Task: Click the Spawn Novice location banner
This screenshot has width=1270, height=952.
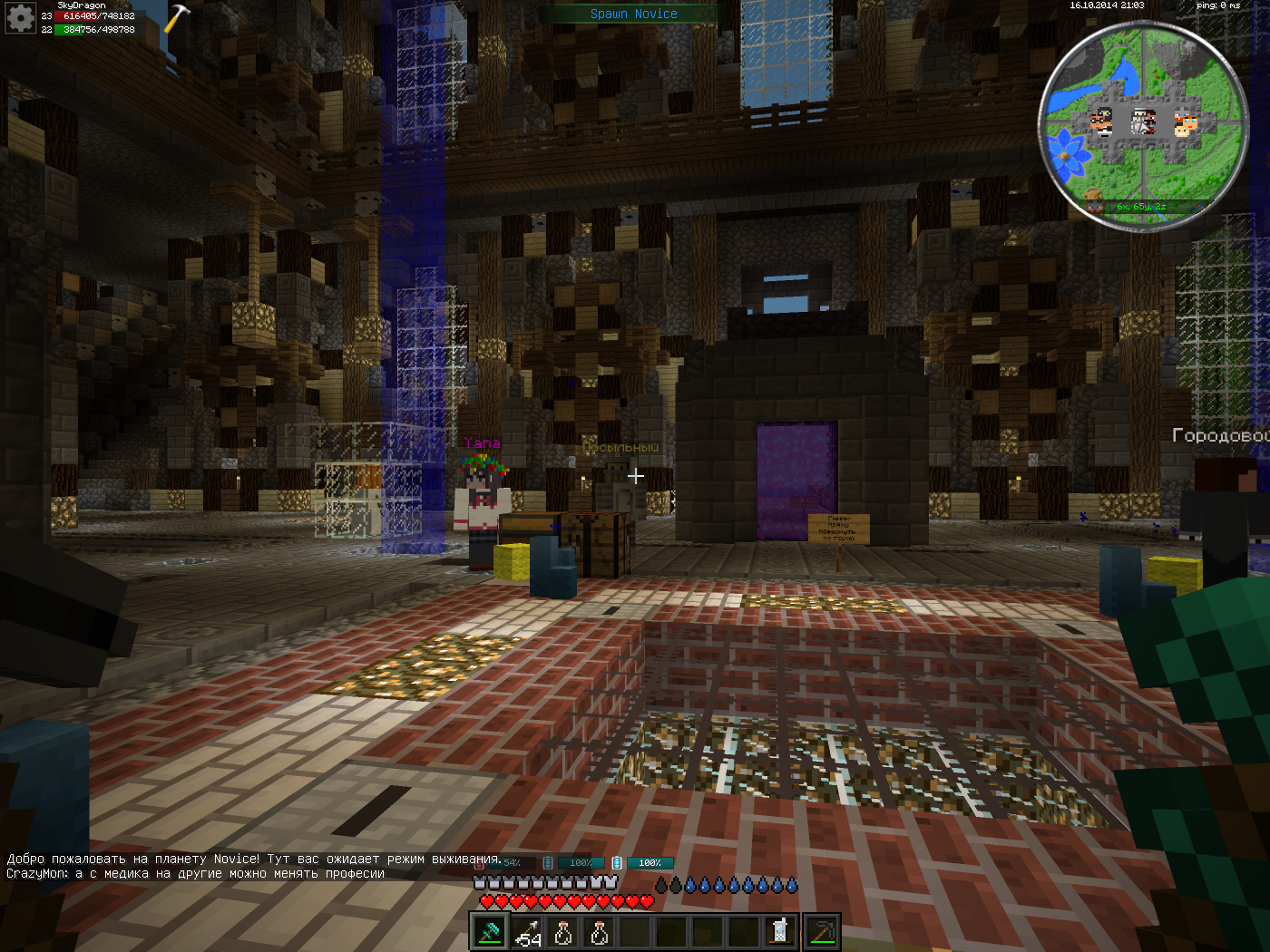Action: [x=633, y=14]
